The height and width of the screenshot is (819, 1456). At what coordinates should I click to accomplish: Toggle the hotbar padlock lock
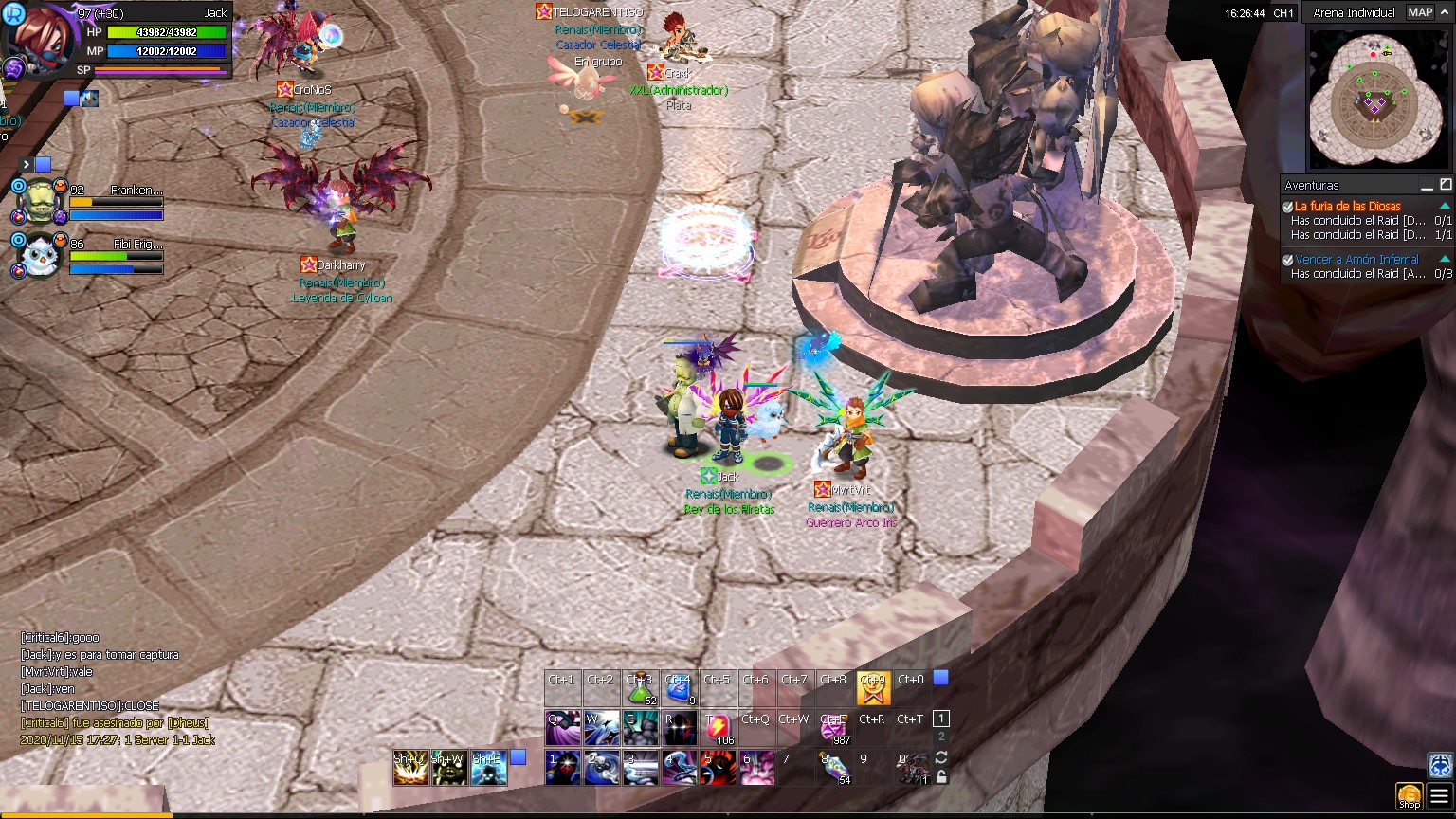[940, 776]
